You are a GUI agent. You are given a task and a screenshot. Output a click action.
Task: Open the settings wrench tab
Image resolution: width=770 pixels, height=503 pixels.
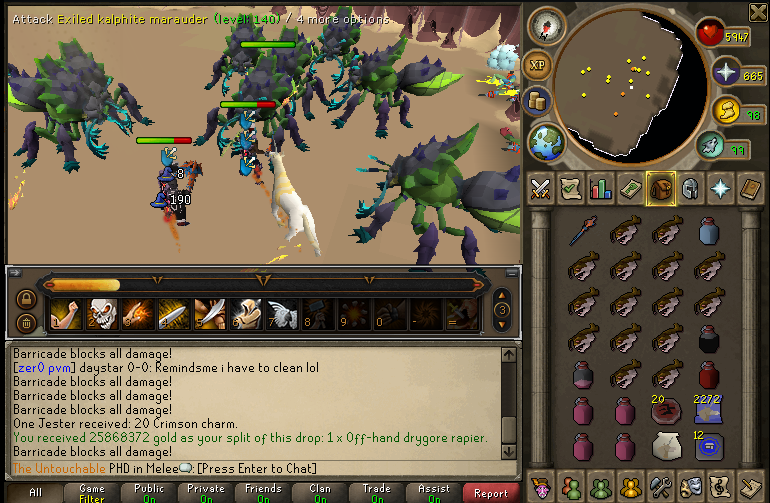[x=660, y=486]
